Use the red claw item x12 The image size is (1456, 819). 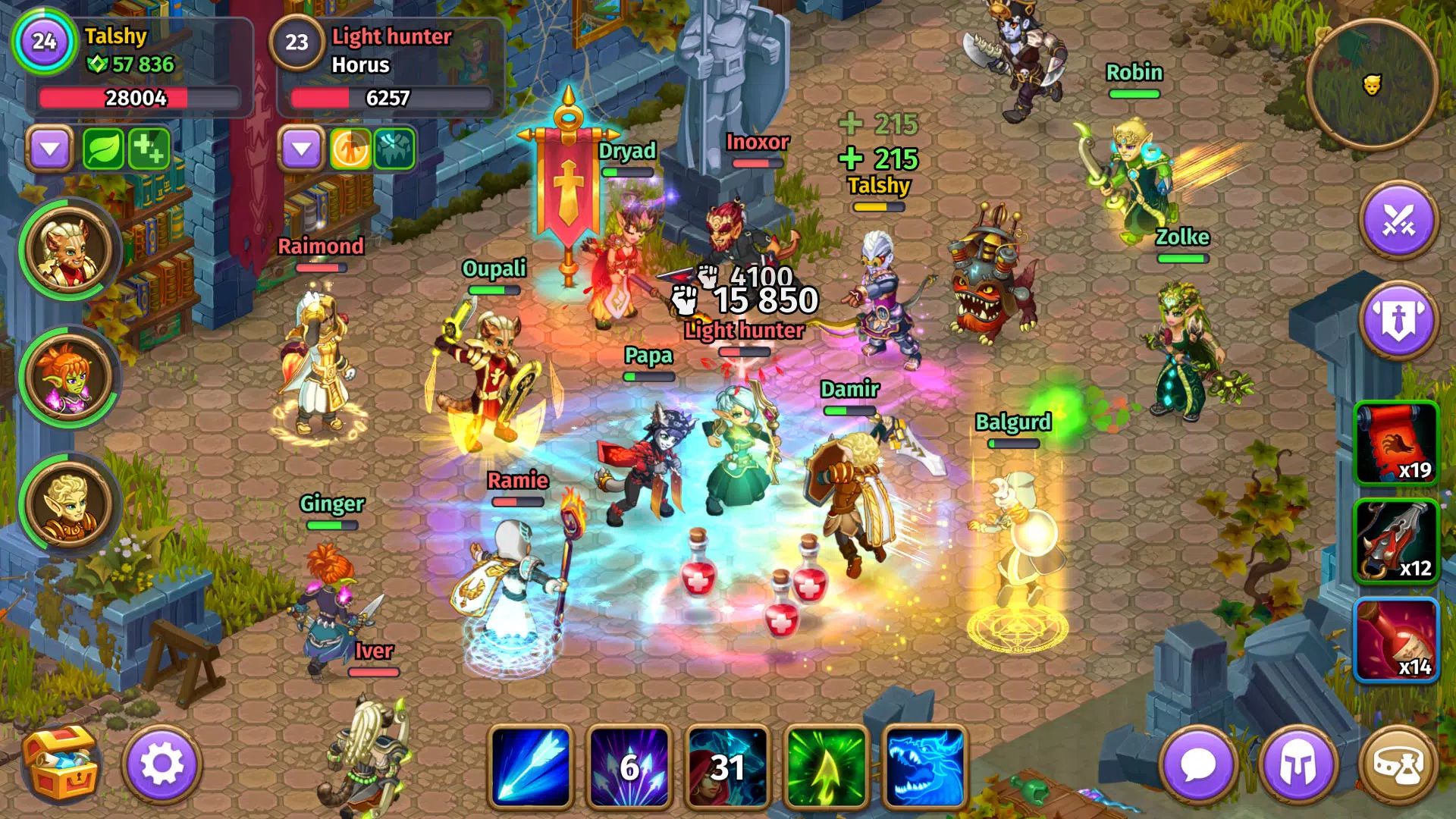[1396, 541]
